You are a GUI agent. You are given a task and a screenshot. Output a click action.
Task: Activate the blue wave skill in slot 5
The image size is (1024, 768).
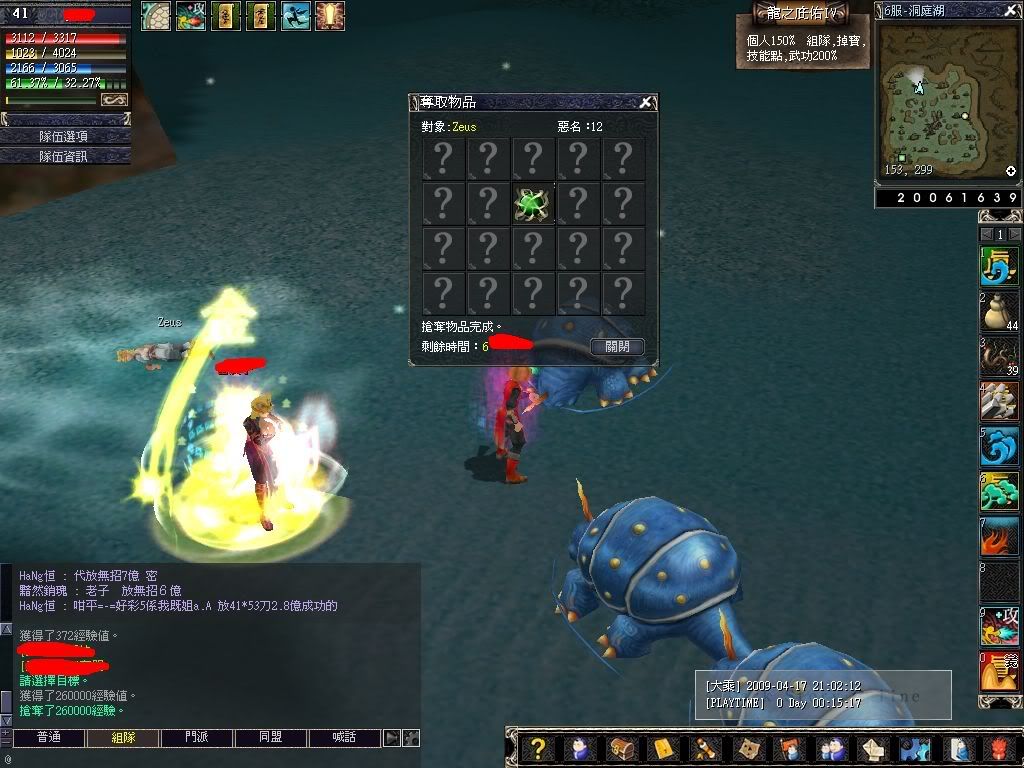(x=998, y=446)
